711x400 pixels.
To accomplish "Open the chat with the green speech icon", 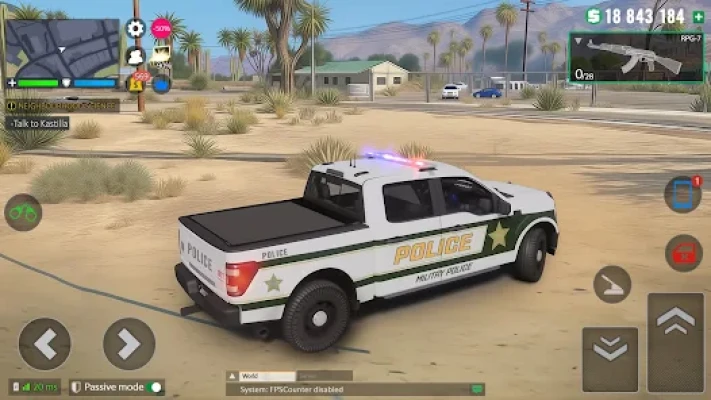I will point(477,389).
